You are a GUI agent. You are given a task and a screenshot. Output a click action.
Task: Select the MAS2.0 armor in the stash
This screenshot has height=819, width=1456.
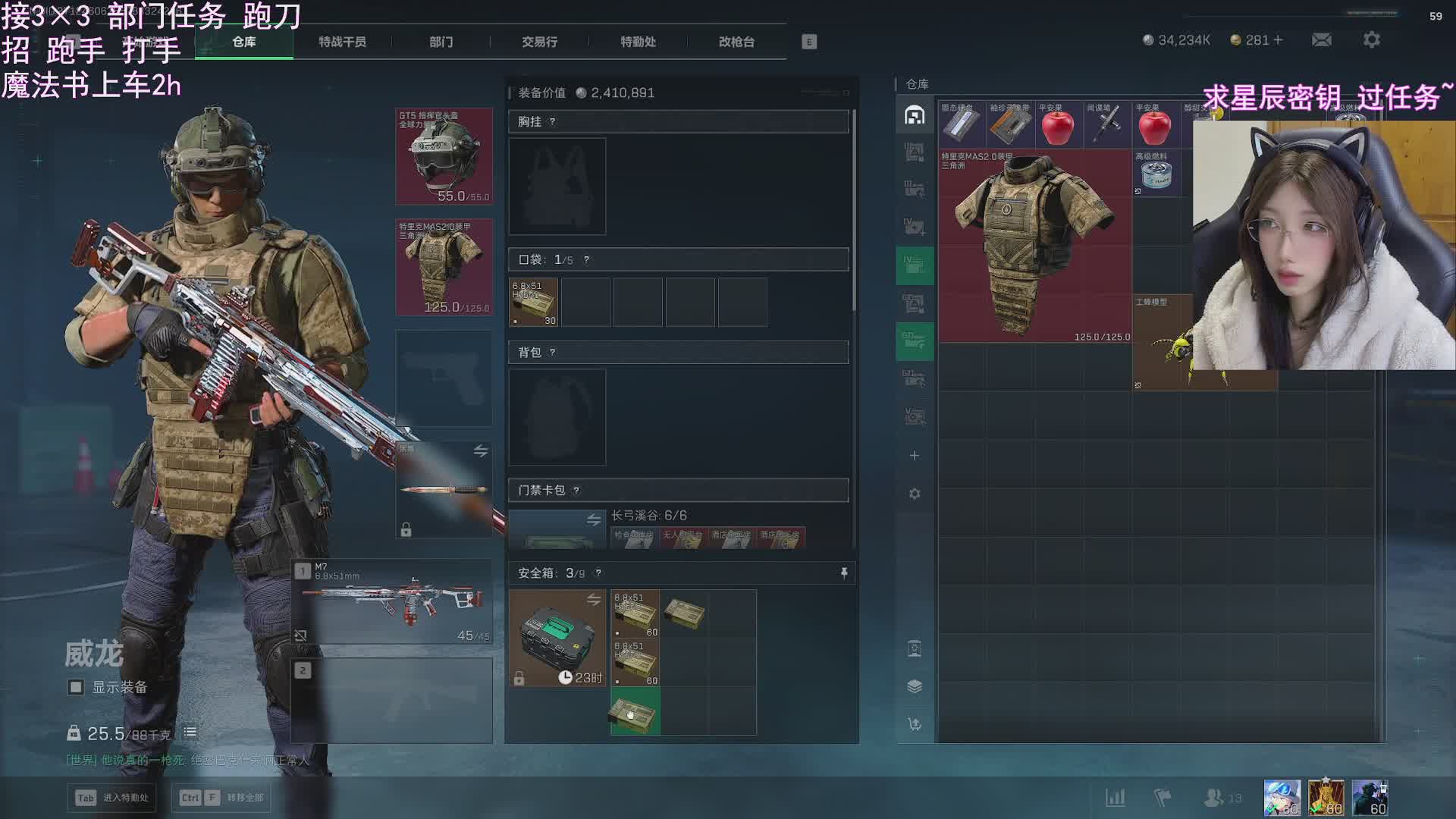[1034, 245]
